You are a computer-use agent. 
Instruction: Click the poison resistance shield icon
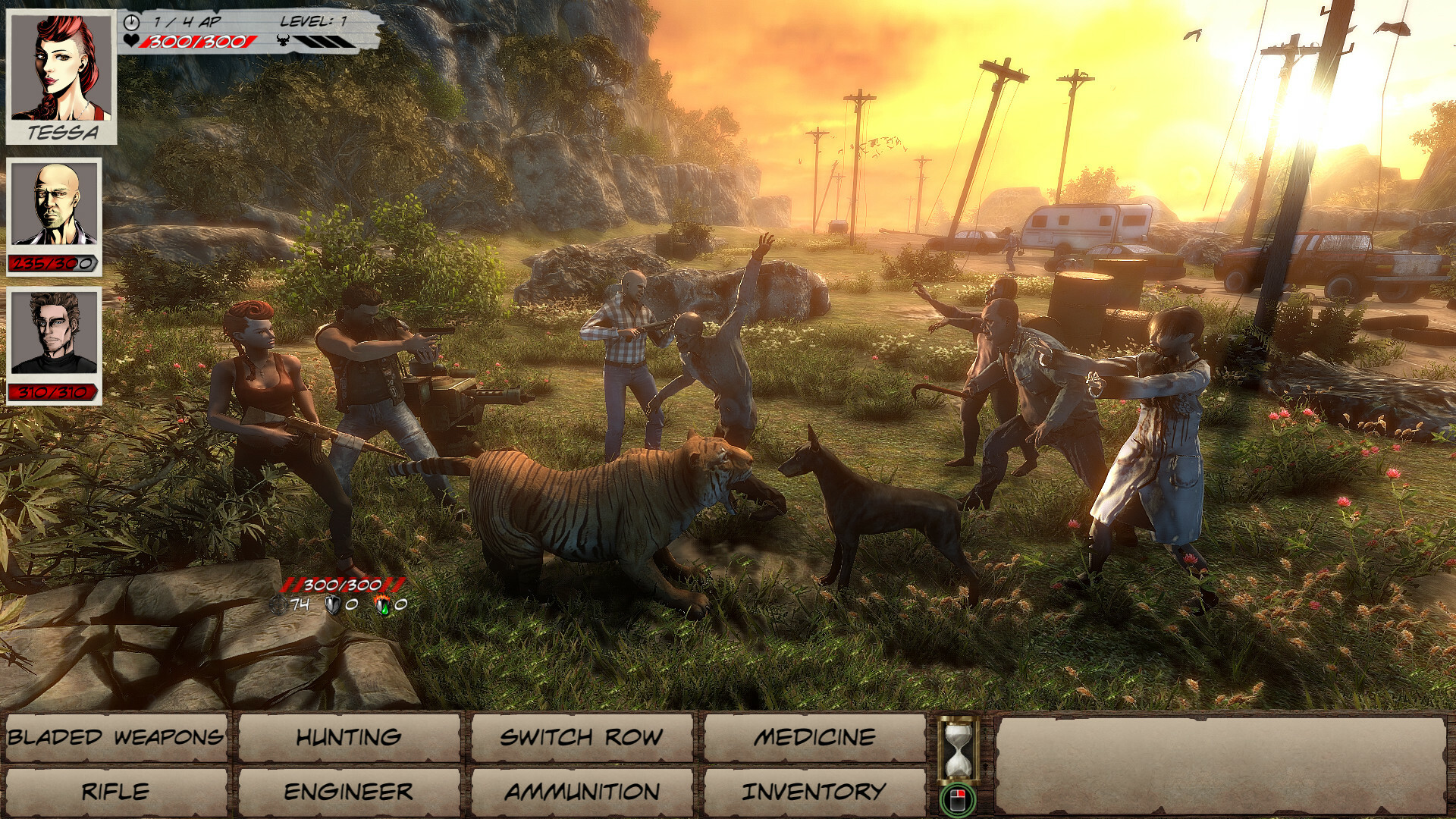[382, 604]
